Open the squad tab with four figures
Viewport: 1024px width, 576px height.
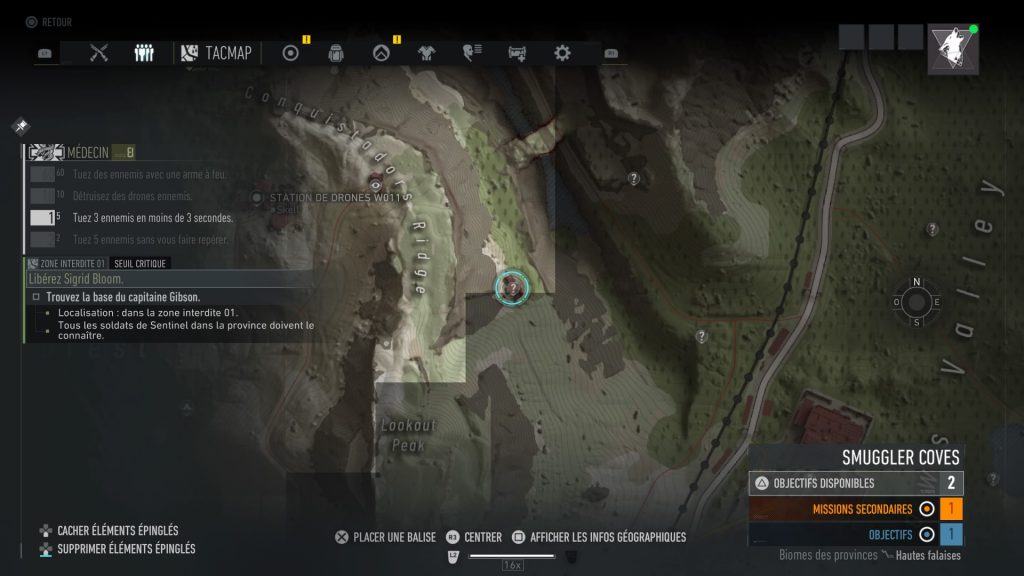[144, 53]
